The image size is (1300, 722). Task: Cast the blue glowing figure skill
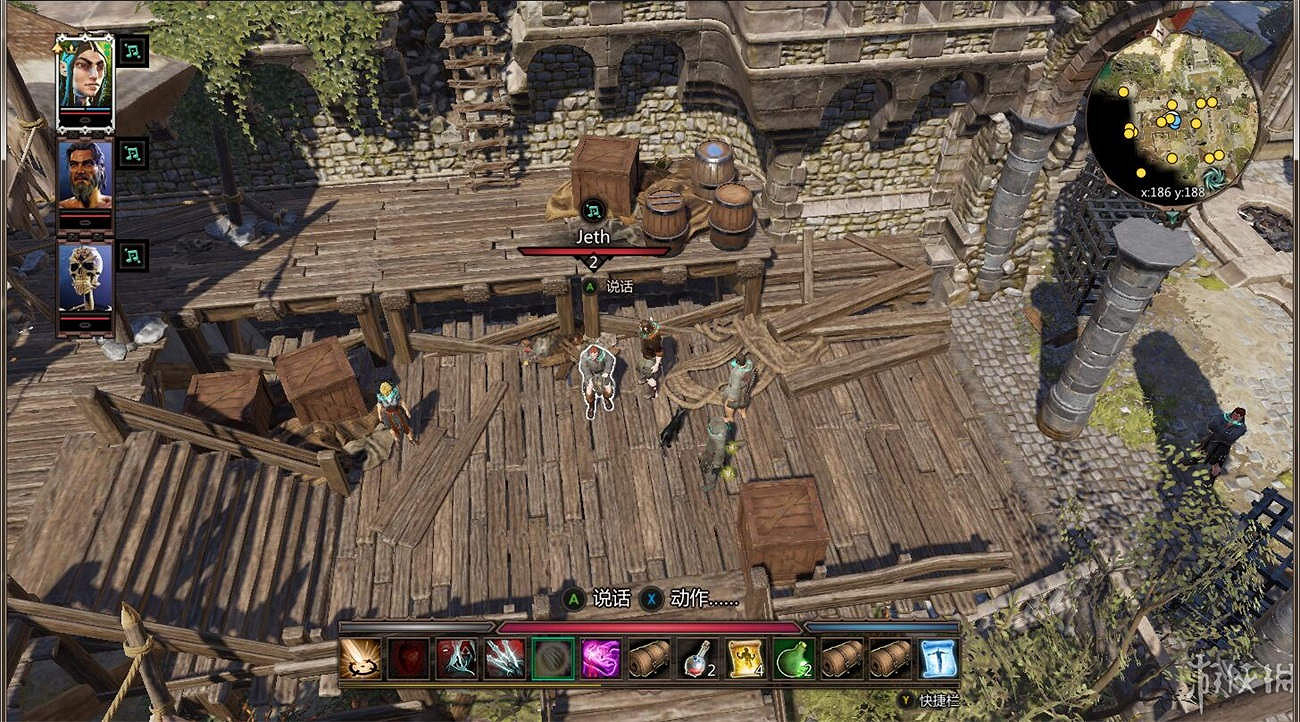(938, 659)
